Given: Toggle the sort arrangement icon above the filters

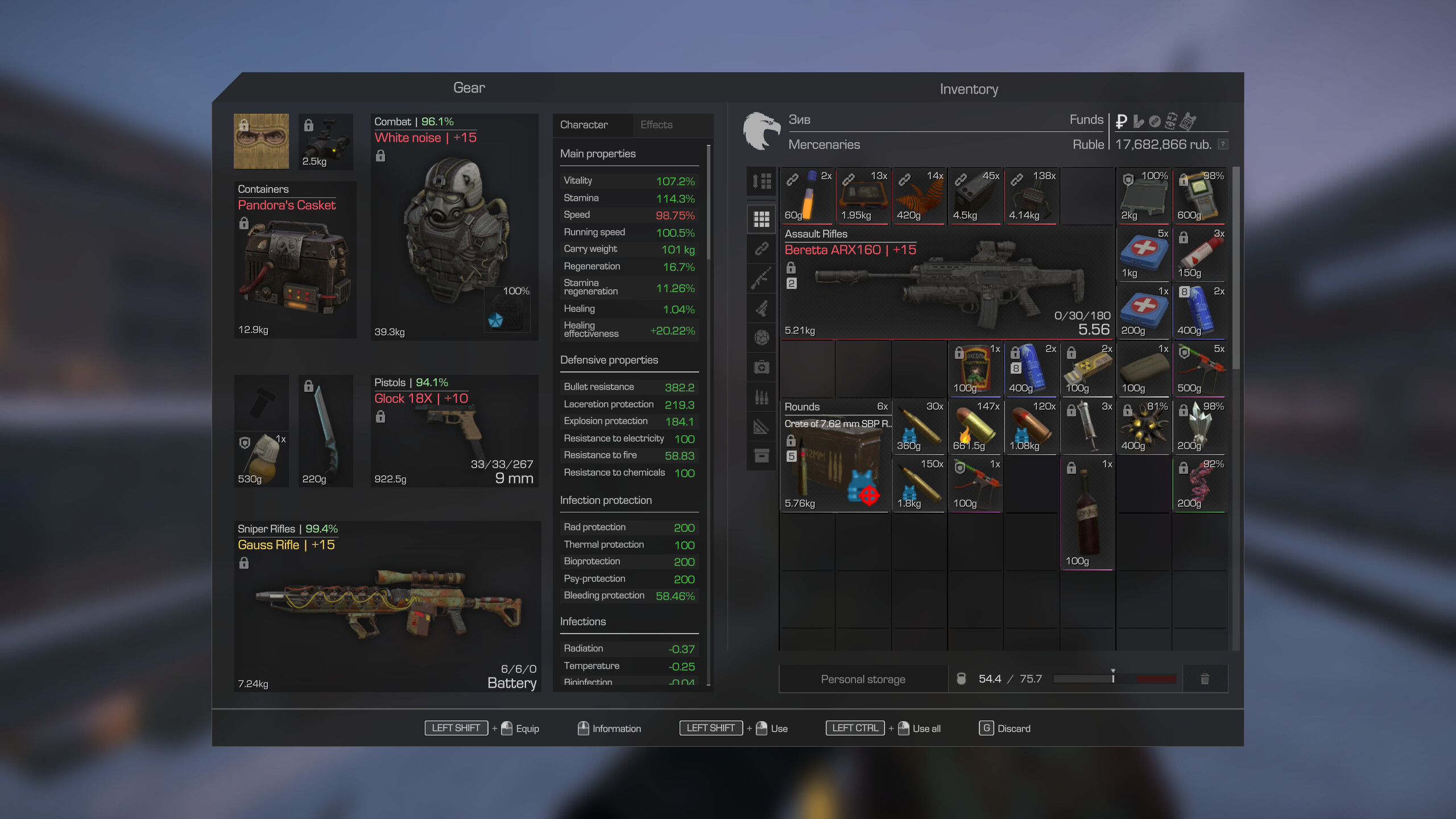Looking at the screenshot, I should (762, 182).
